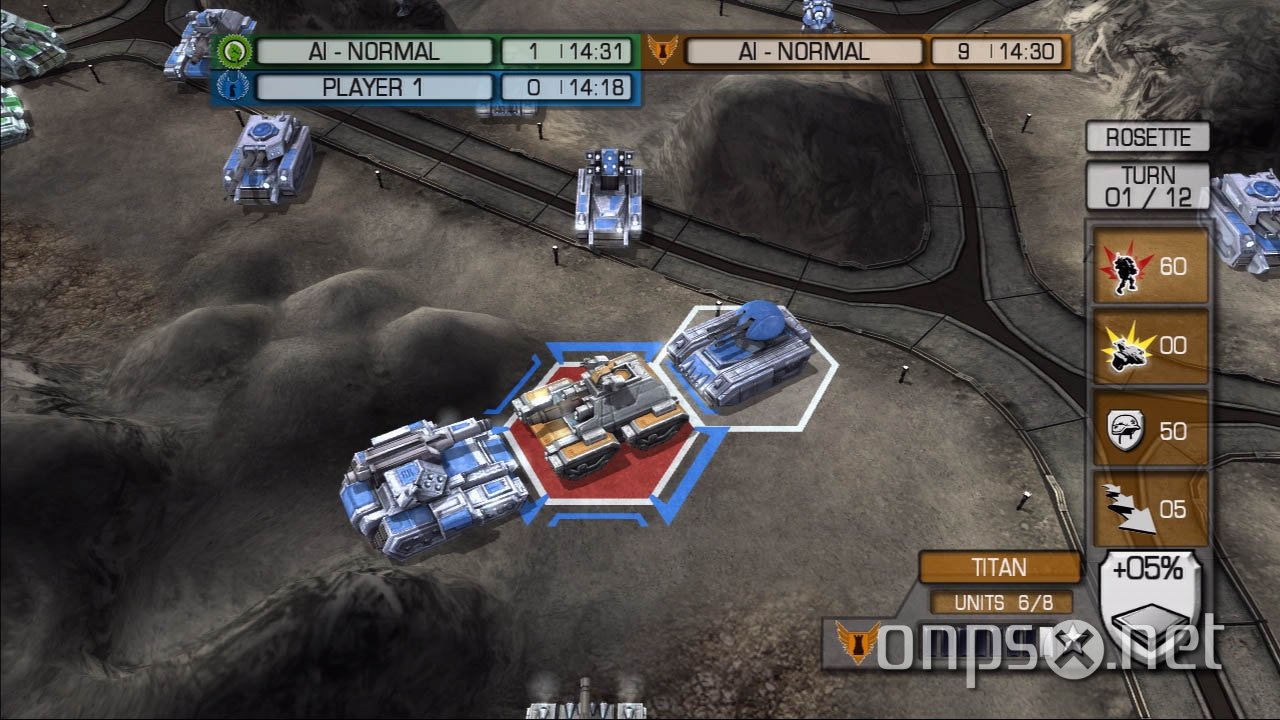Select the unit on the red hex

tap(600, 420)
